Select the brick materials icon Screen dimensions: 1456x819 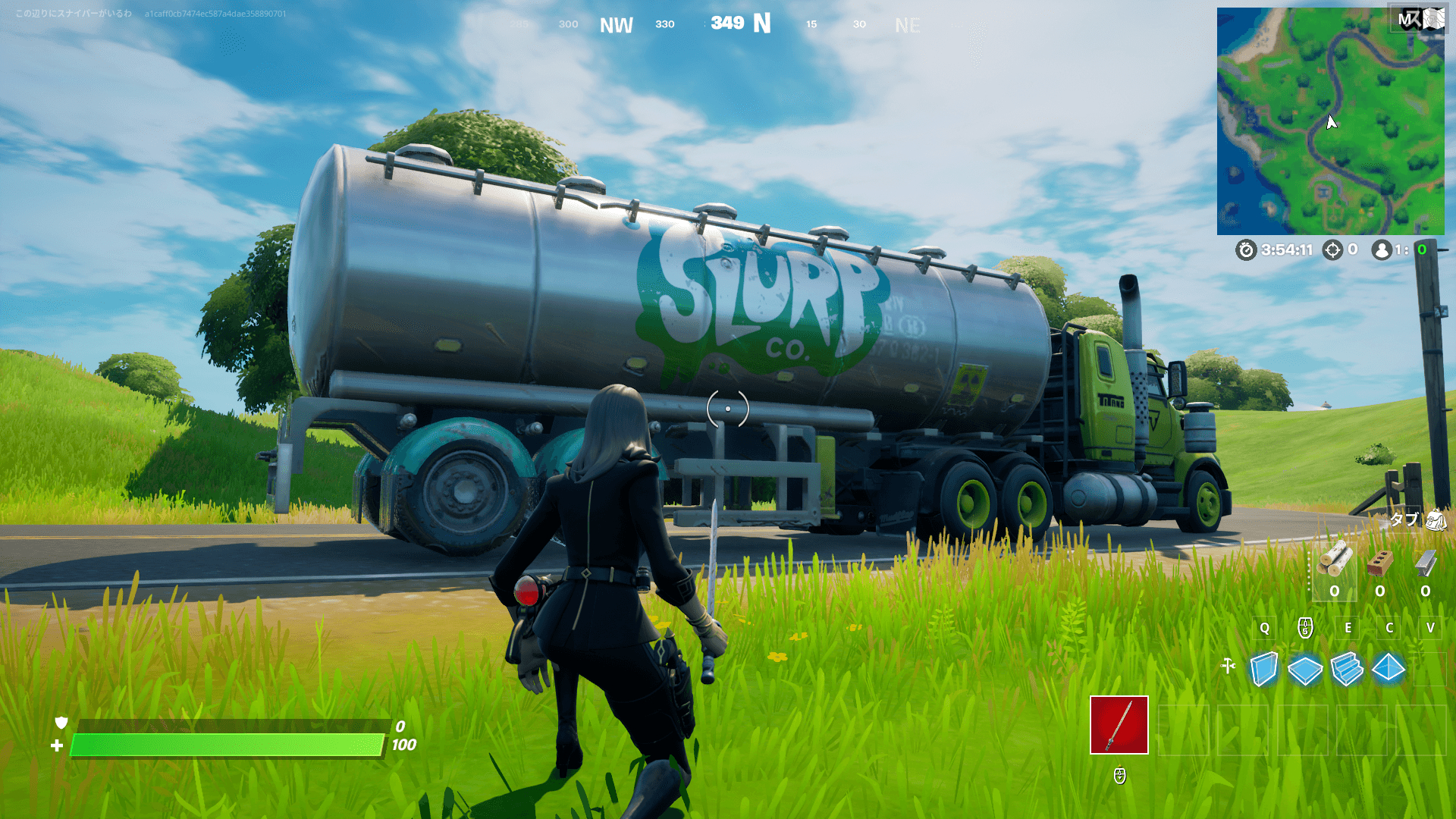coord(1379,564)
